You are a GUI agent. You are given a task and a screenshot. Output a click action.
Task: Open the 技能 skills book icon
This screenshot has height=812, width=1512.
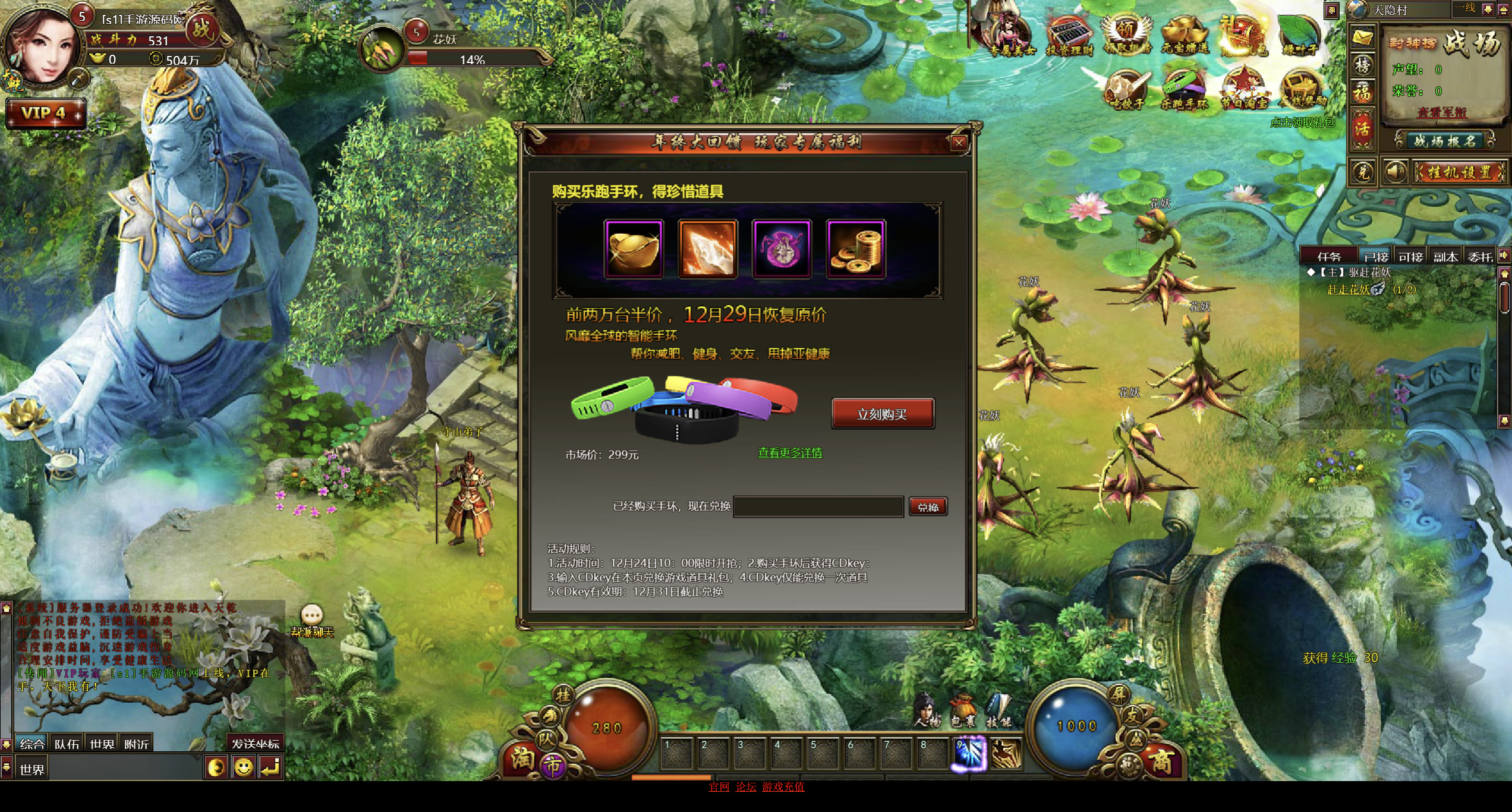coord(998,710)
